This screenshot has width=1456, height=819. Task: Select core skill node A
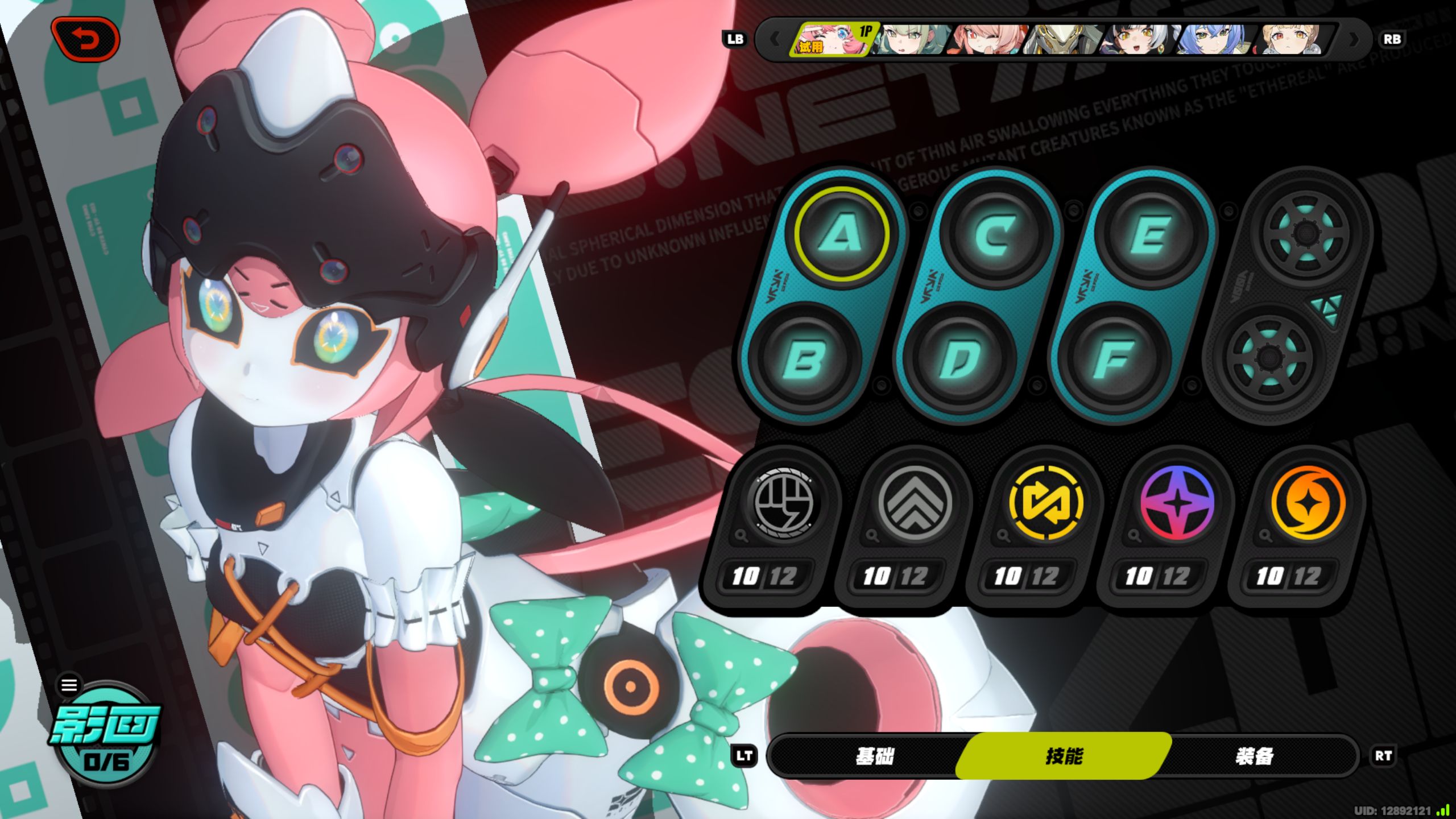pos(841,233)
